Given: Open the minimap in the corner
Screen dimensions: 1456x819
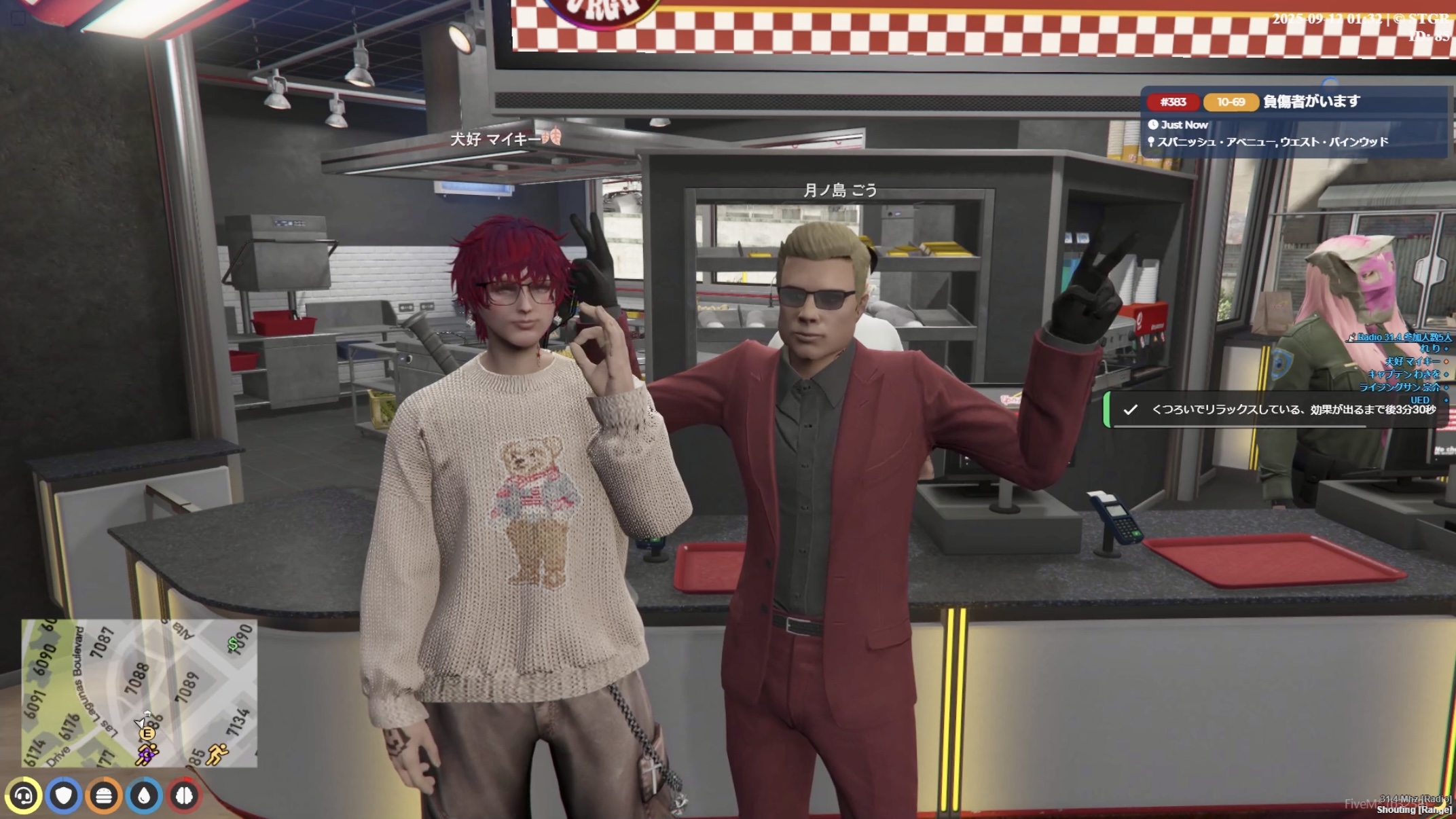Looking at the screenshot, I should (139, 693).
